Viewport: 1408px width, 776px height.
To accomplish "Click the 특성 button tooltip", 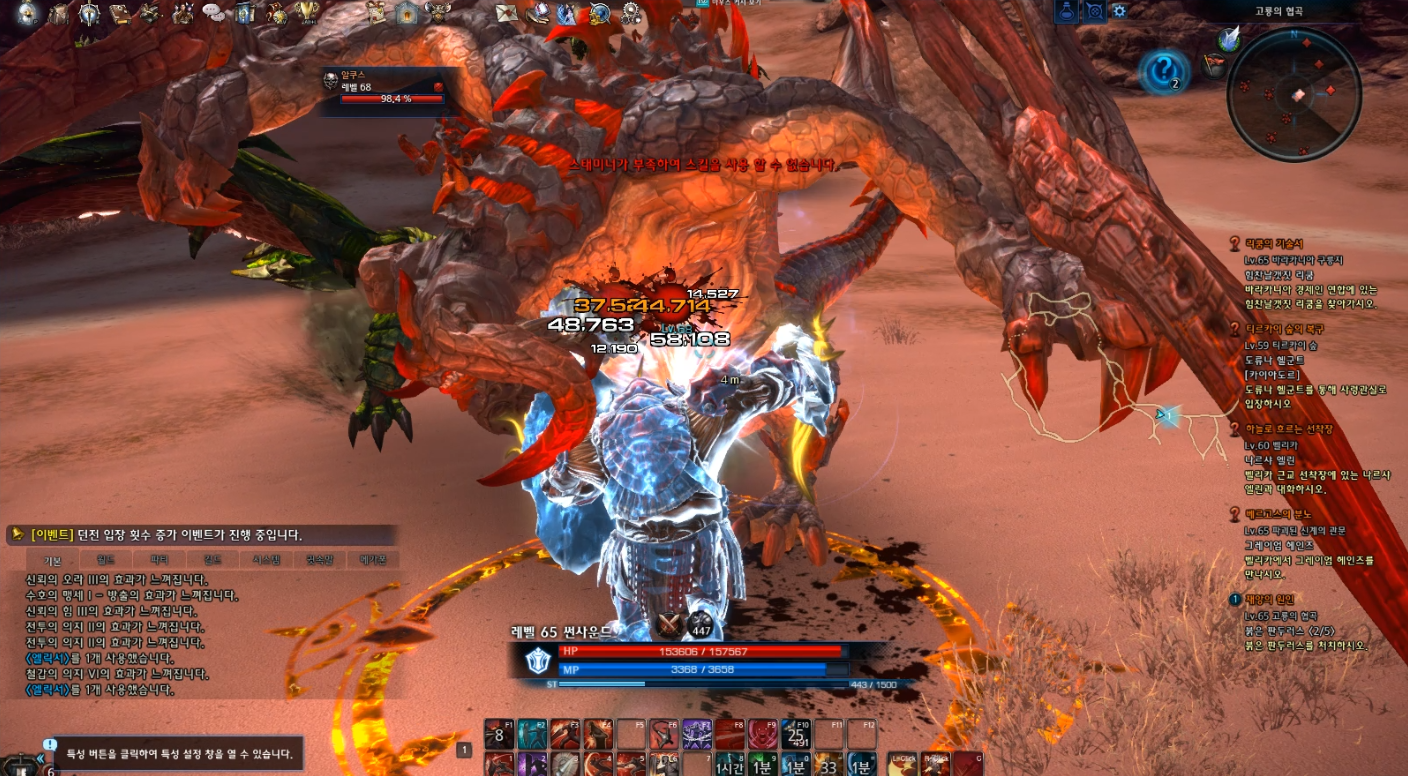I will (x=178, y=753).
